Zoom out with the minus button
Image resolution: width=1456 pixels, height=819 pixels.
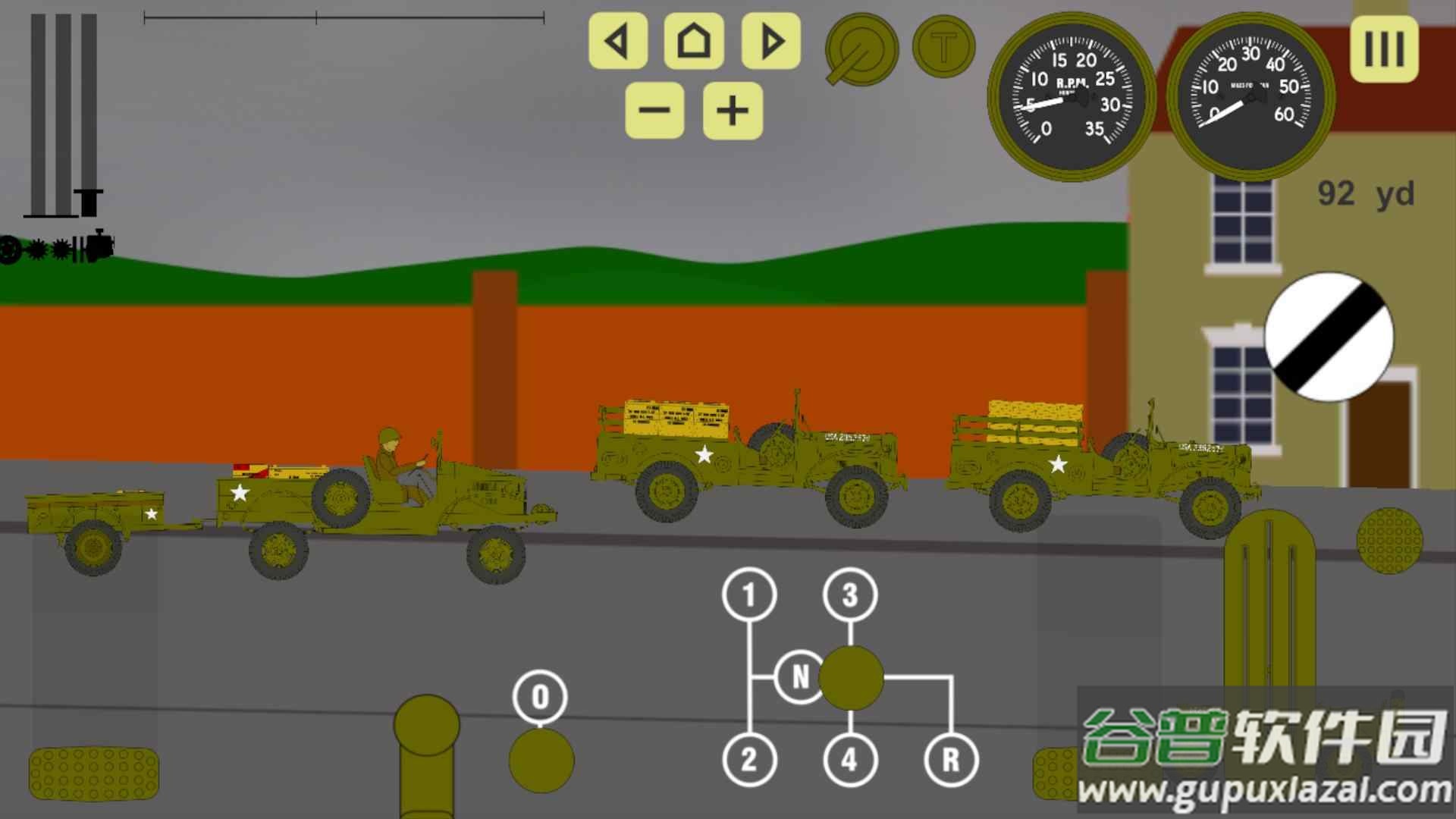[x=654, y=111]
